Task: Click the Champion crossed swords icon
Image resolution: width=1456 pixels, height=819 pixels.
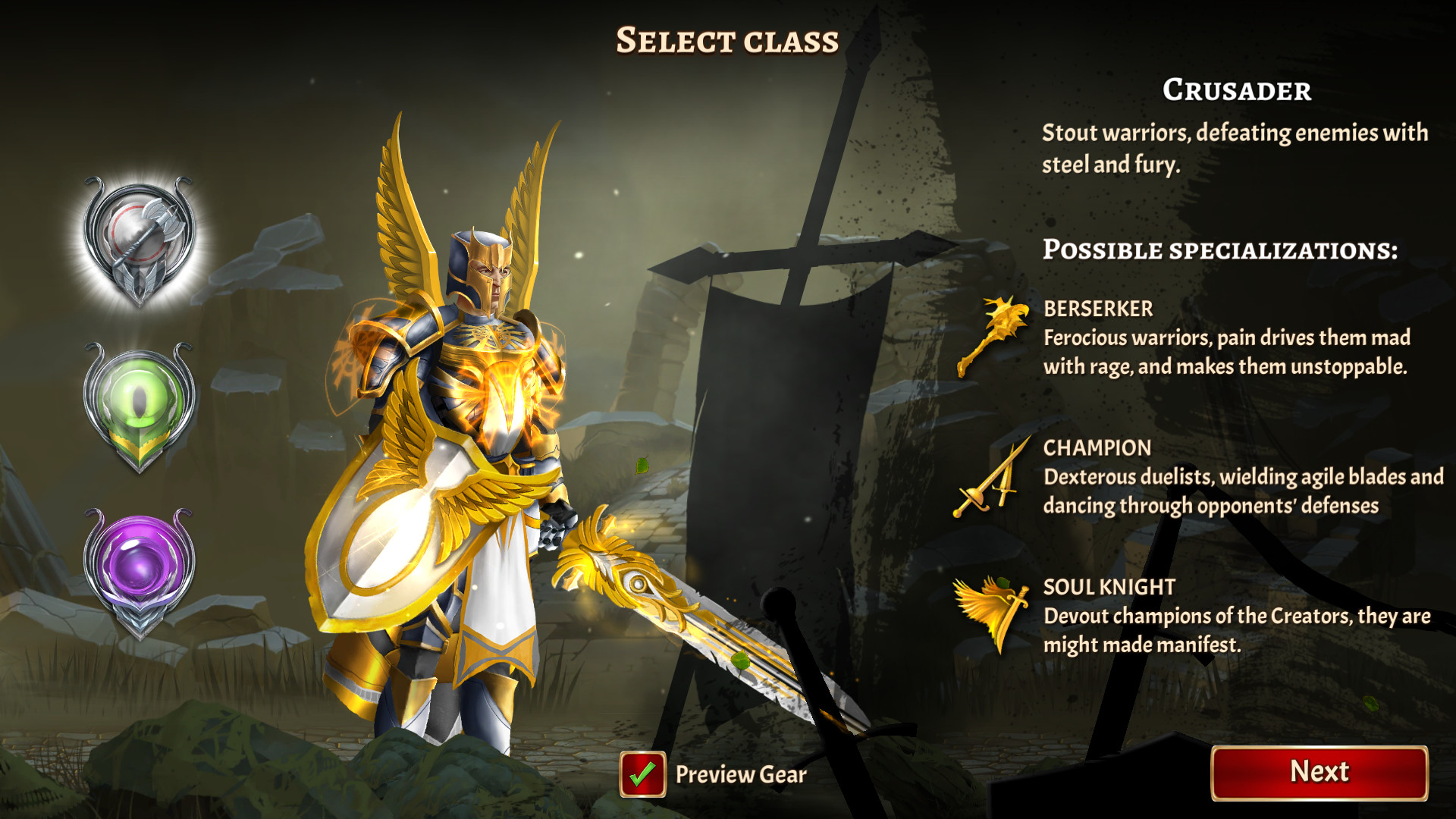Action: pos(993,482)
